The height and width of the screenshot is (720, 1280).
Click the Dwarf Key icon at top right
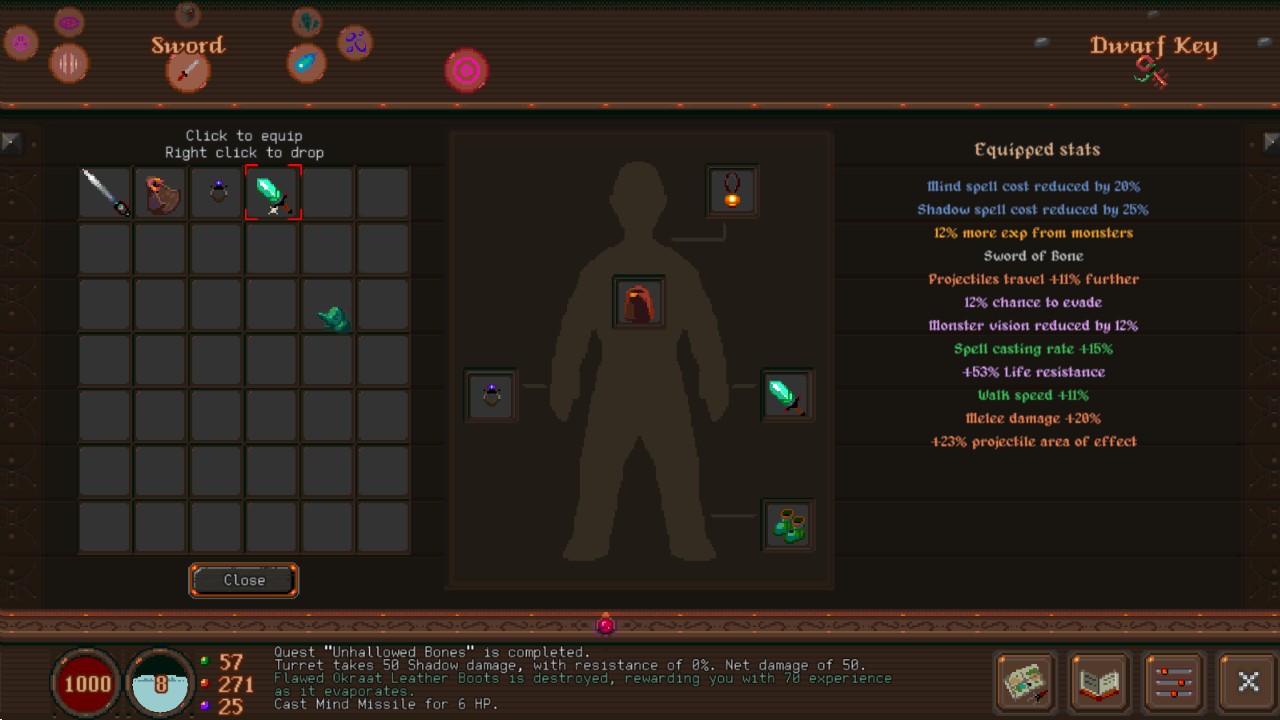pyautogui.click(x=1152, y=70)
